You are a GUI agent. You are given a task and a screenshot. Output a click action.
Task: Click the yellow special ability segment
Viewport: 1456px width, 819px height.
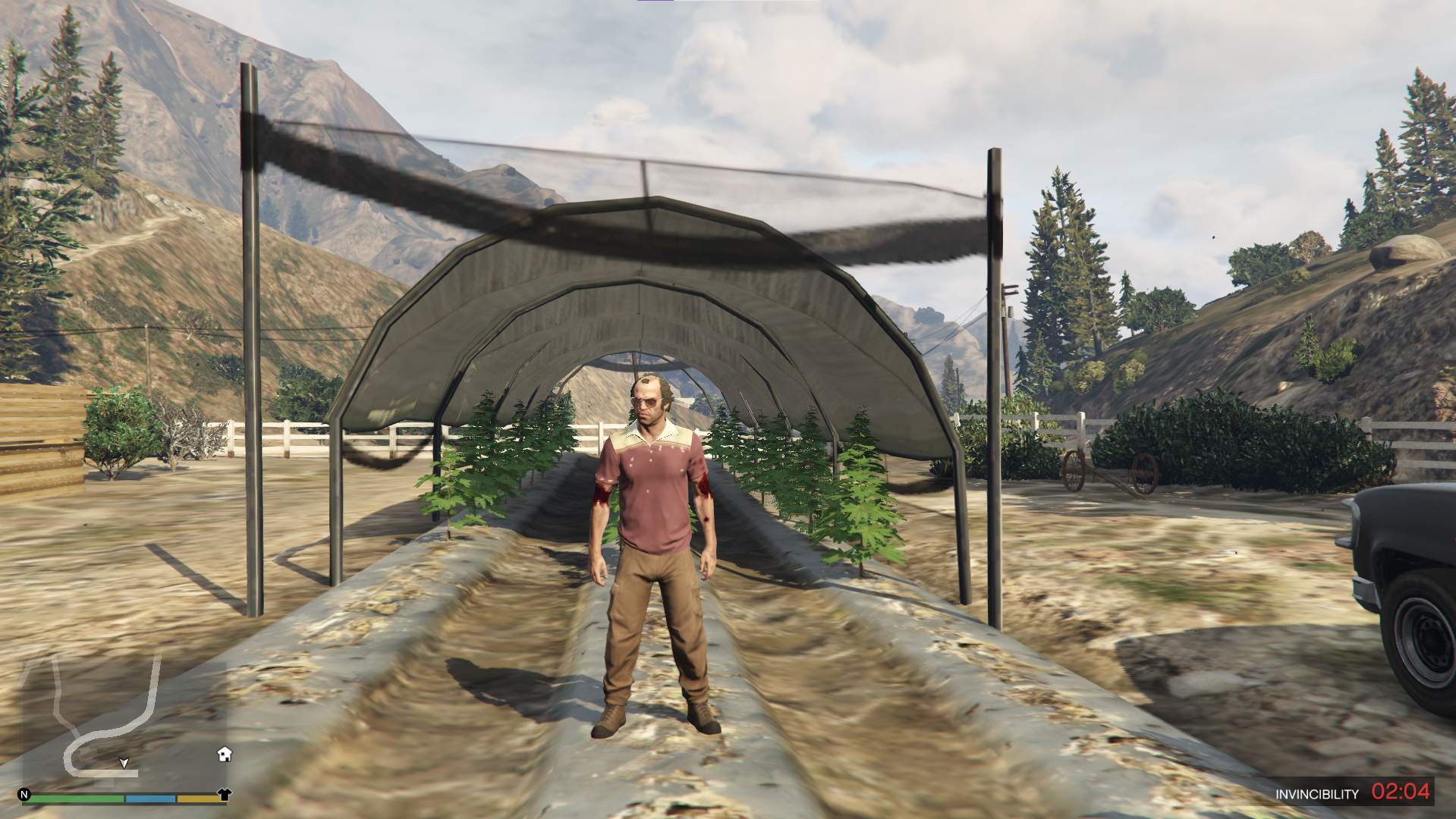(x=198, y=799)
